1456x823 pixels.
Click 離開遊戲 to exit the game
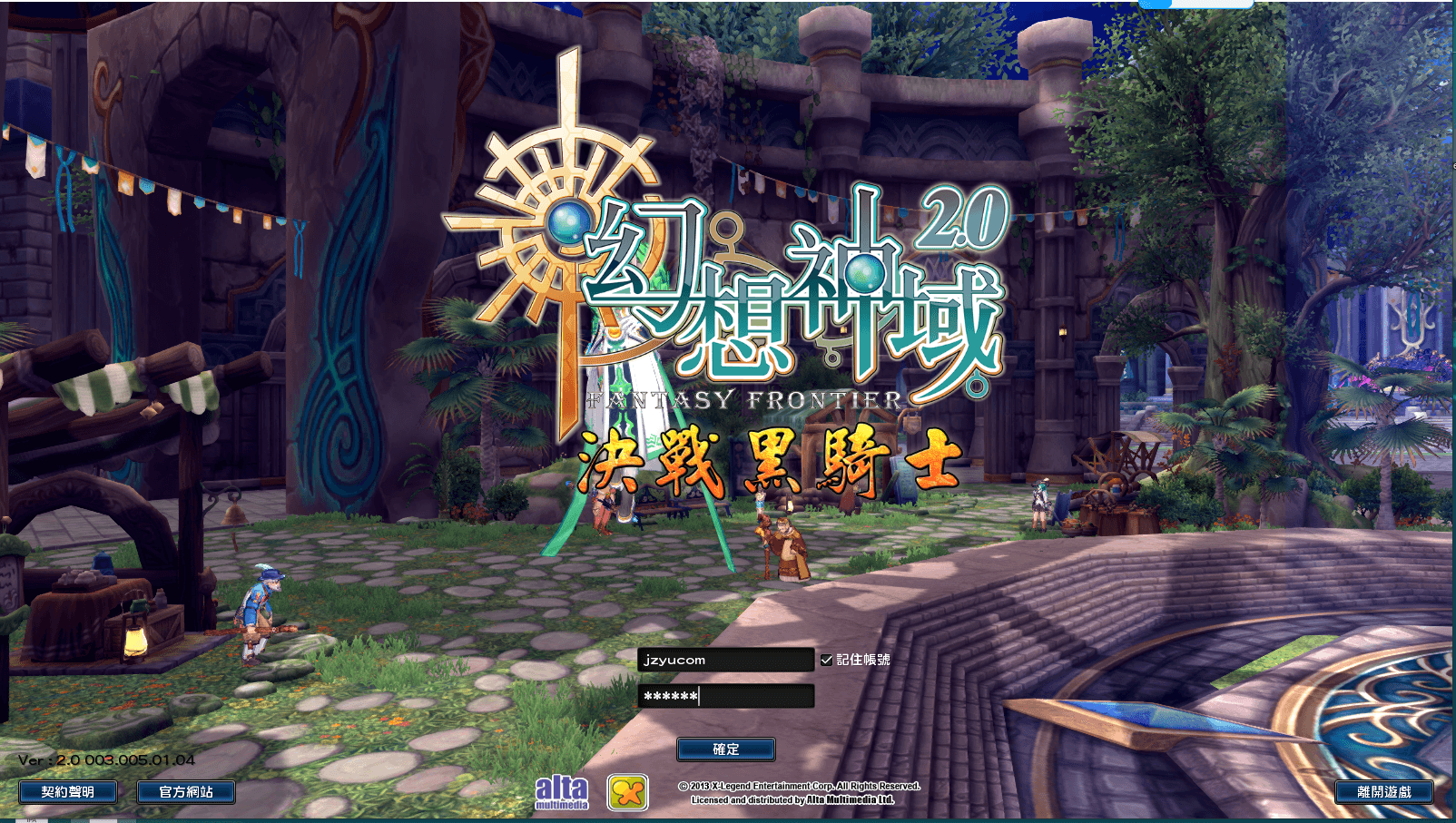click(x=1383, y=790)
